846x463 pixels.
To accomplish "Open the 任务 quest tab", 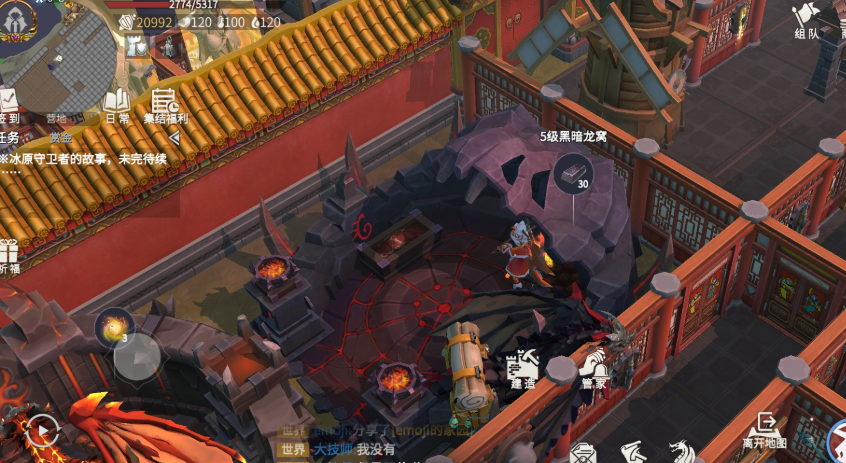I will [x=9, y=138].
